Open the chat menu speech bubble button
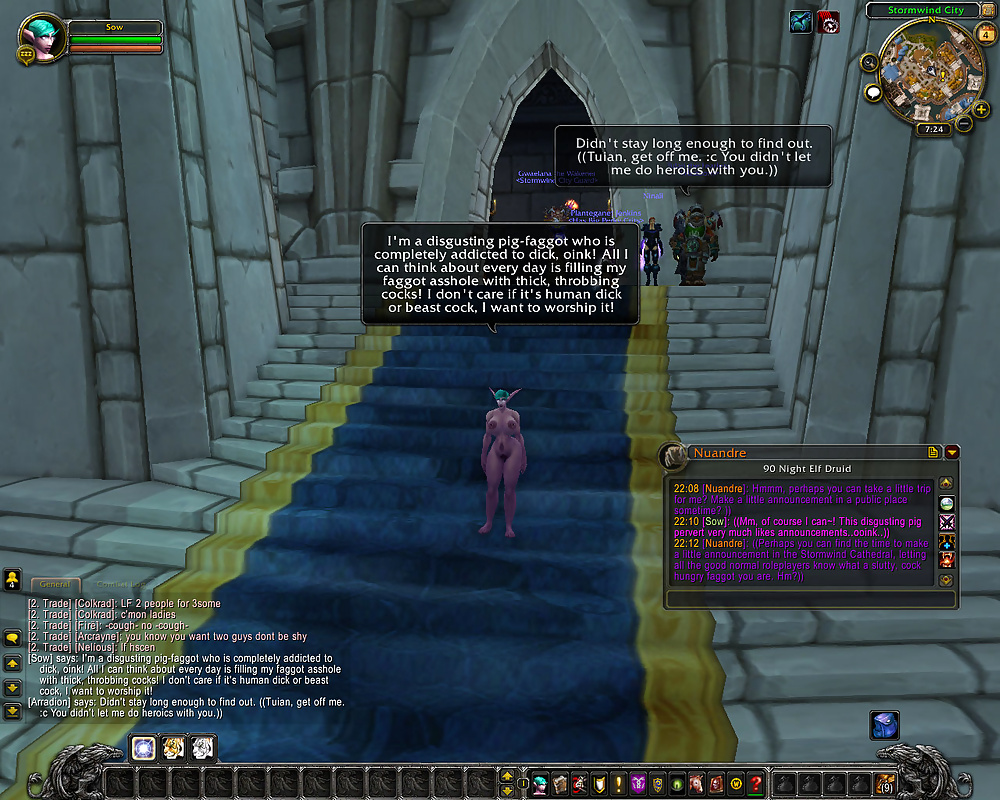Viewport: 1000px width, 800px height. [12, 637]
